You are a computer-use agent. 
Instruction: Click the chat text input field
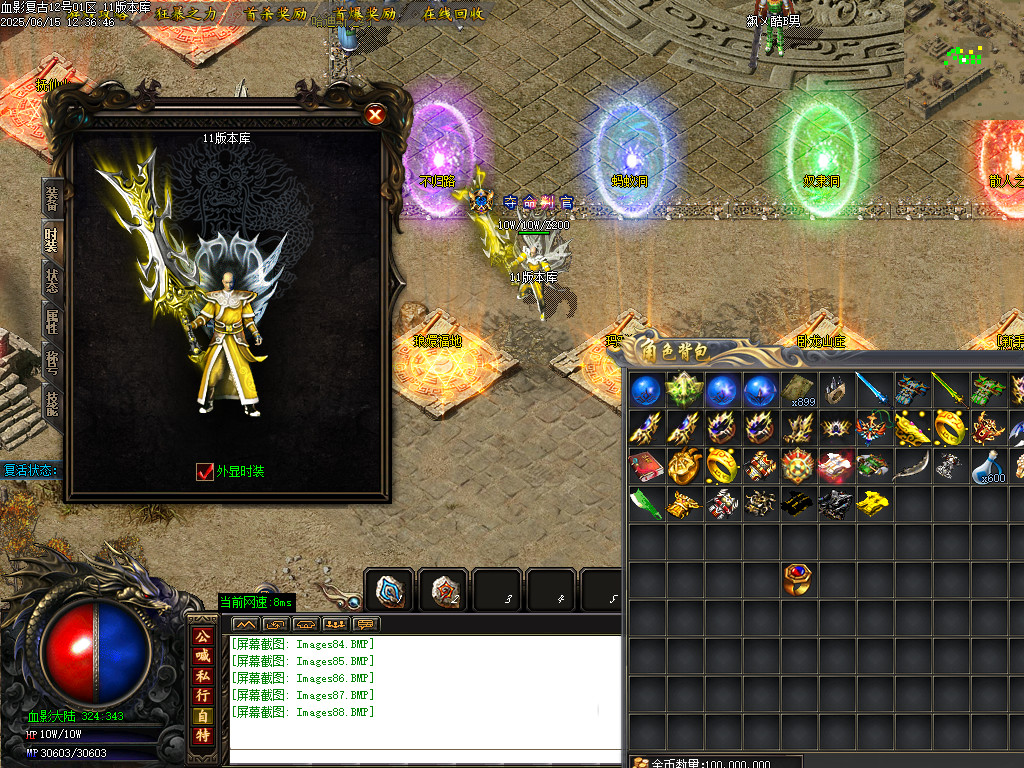(x=412, y=755)
